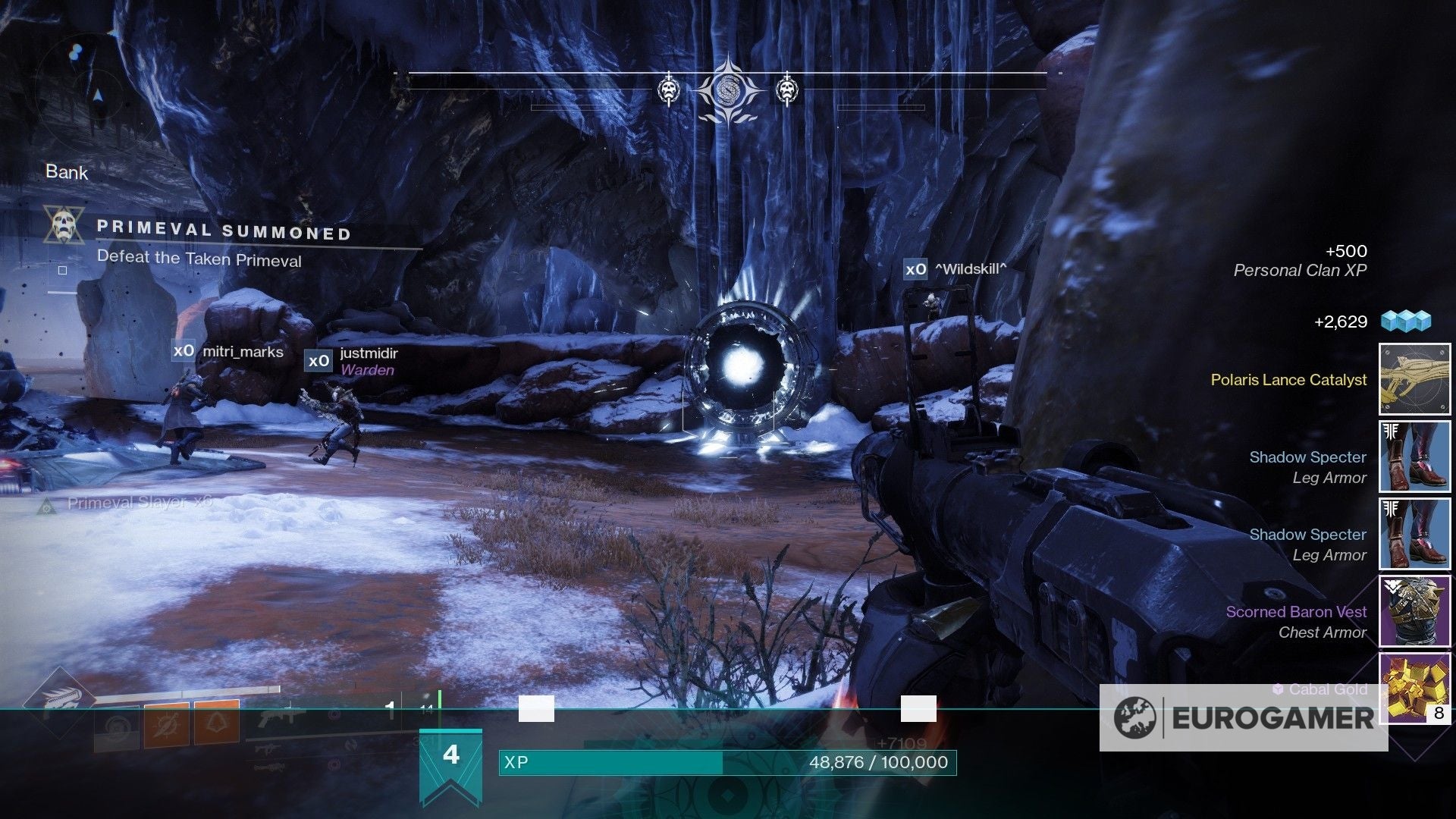Viewport: 1456px width, 819px height.
Task: Select the glimmer reward cube icon
Action: 1405,321
